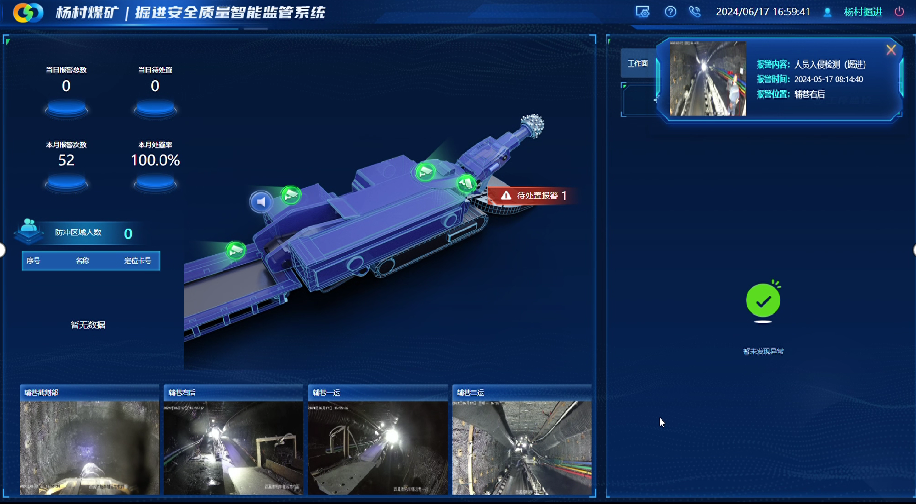Click the phone call icon in header
Viewport: 916px width, 504px height.
[695, 12]
